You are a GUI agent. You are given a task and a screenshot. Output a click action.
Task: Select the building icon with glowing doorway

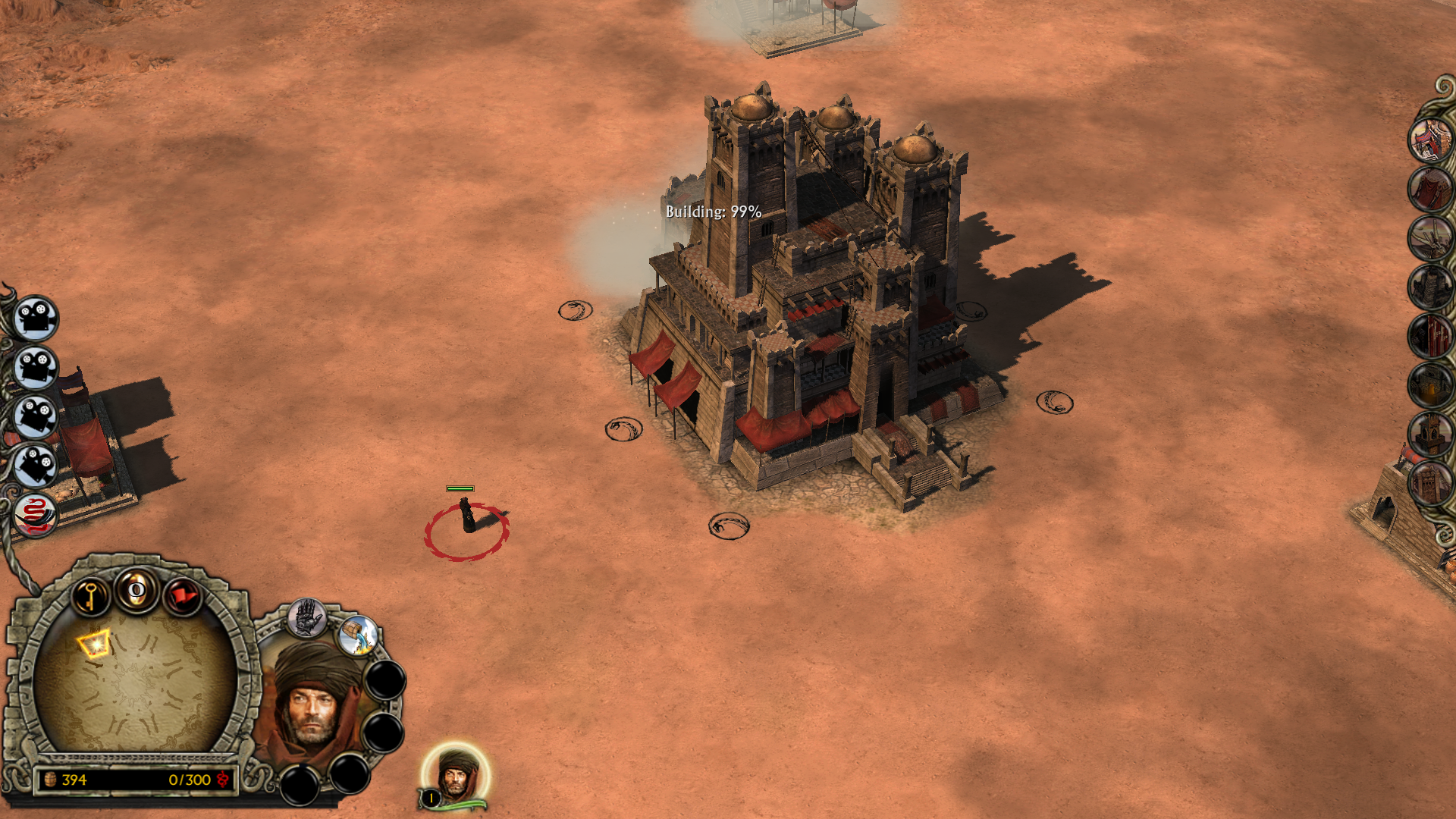pos(1430,385)
